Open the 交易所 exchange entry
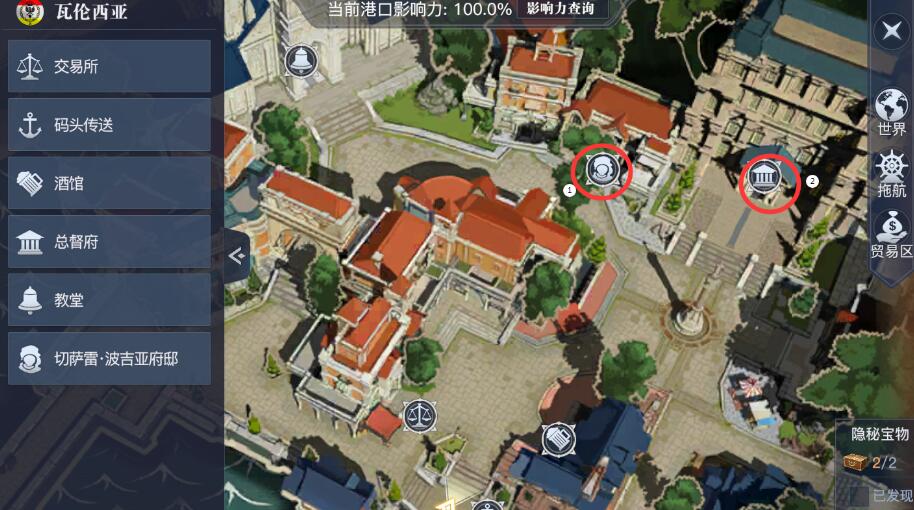Screen dimensions: 914x510 click(x=109, y=67)
